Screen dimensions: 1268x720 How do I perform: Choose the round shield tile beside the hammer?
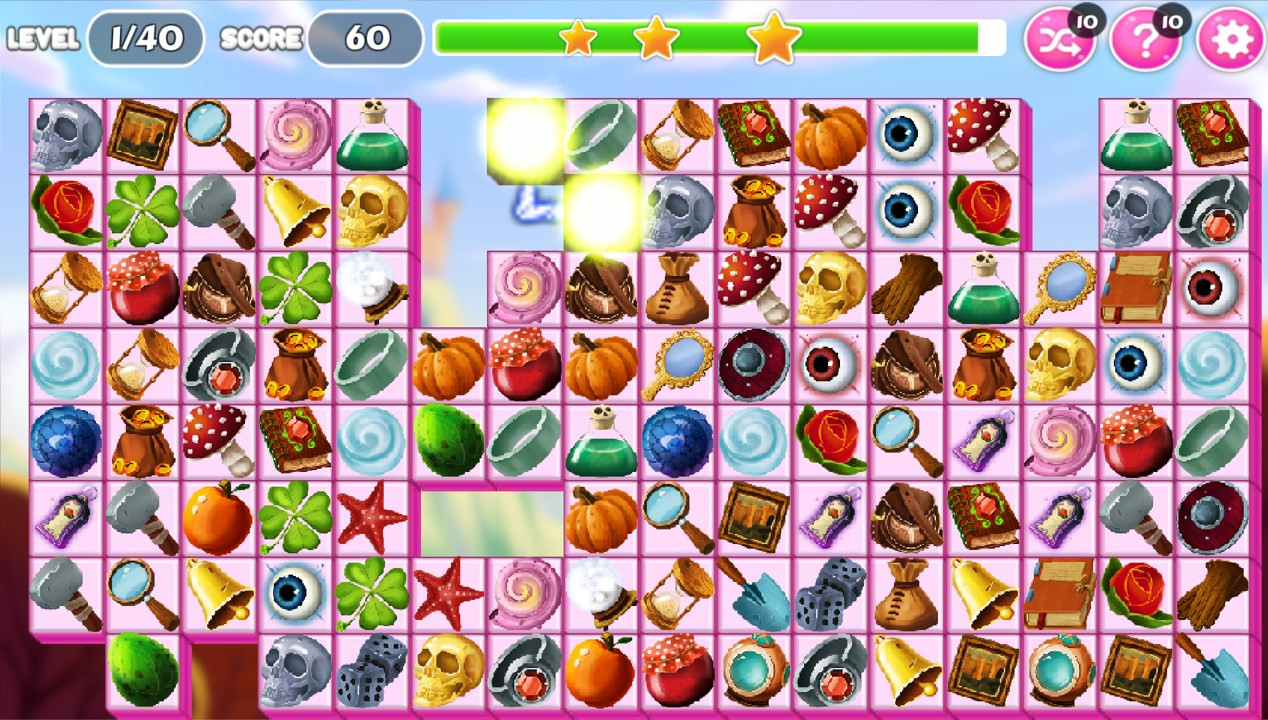click(x=1213, y=519)
